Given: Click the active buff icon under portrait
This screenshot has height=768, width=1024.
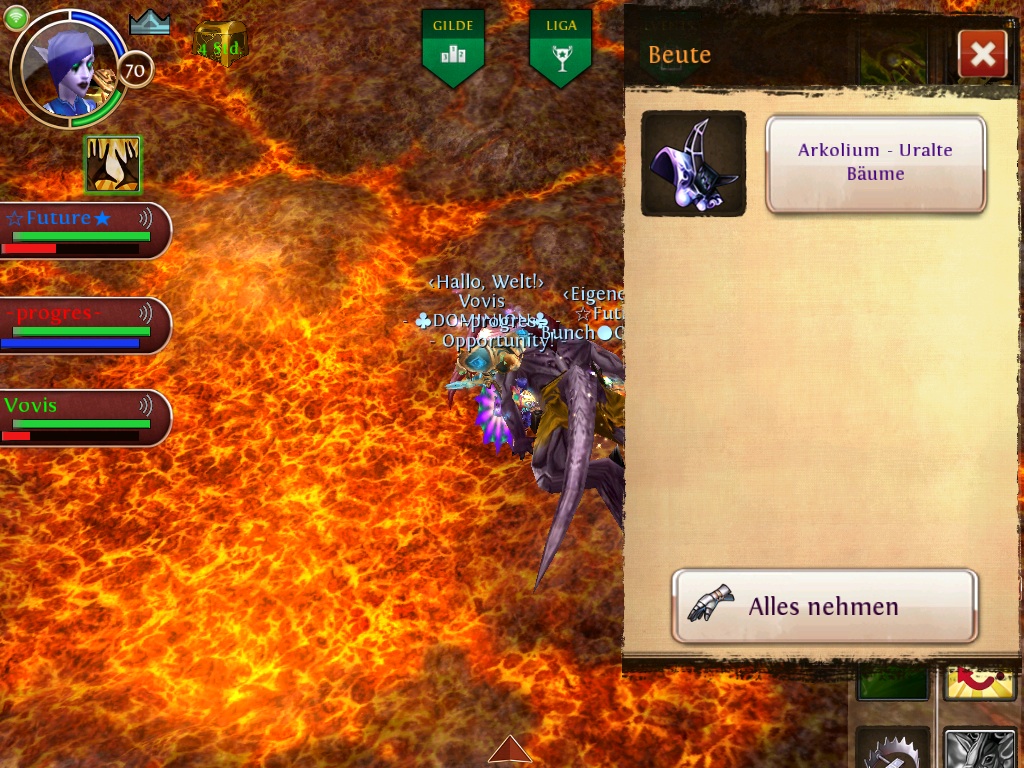Looking at the screenshot, I should (x=112, y=165).
